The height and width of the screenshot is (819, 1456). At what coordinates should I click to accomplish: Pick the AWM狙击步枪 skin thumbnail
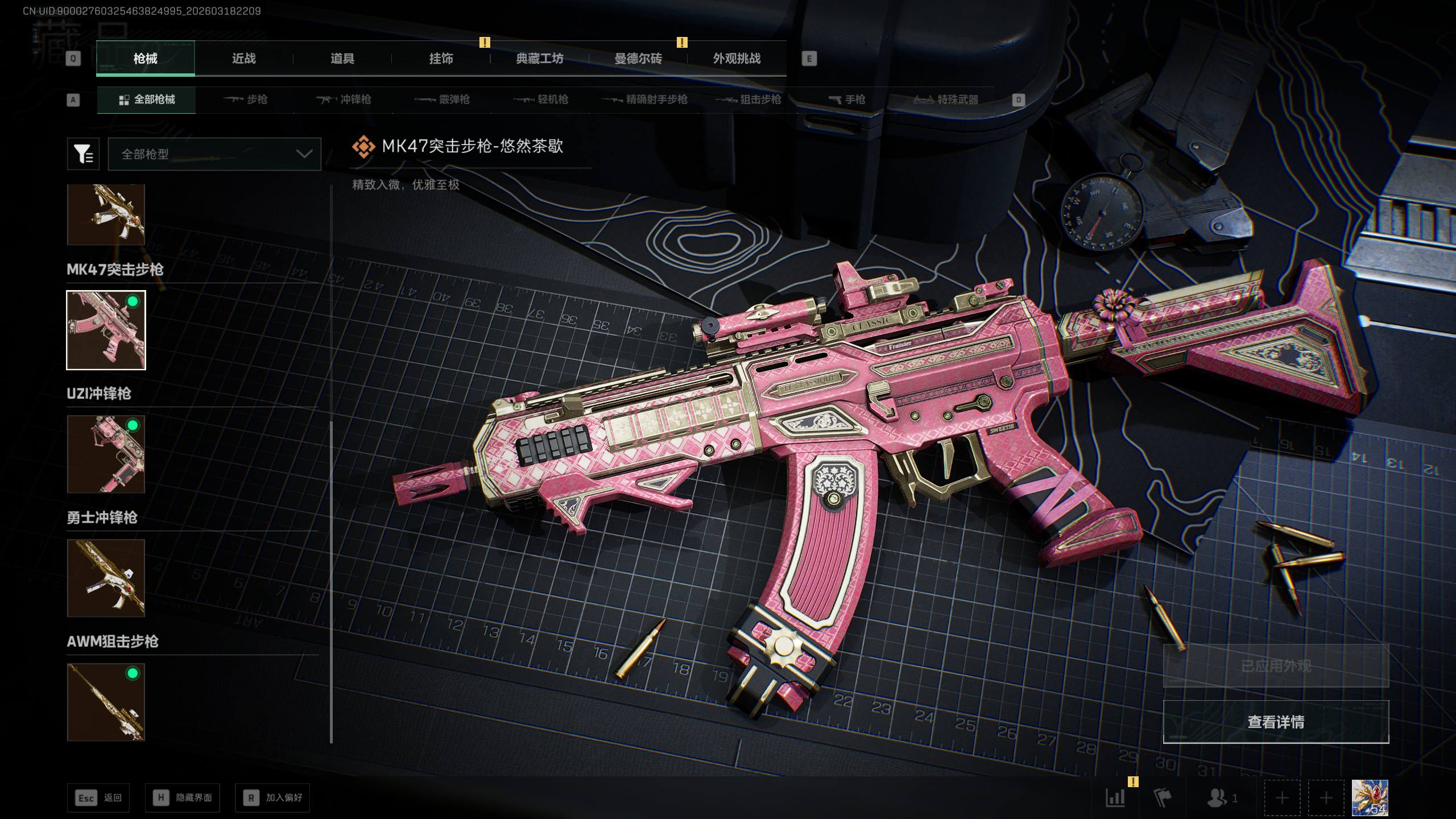point(106,702)
